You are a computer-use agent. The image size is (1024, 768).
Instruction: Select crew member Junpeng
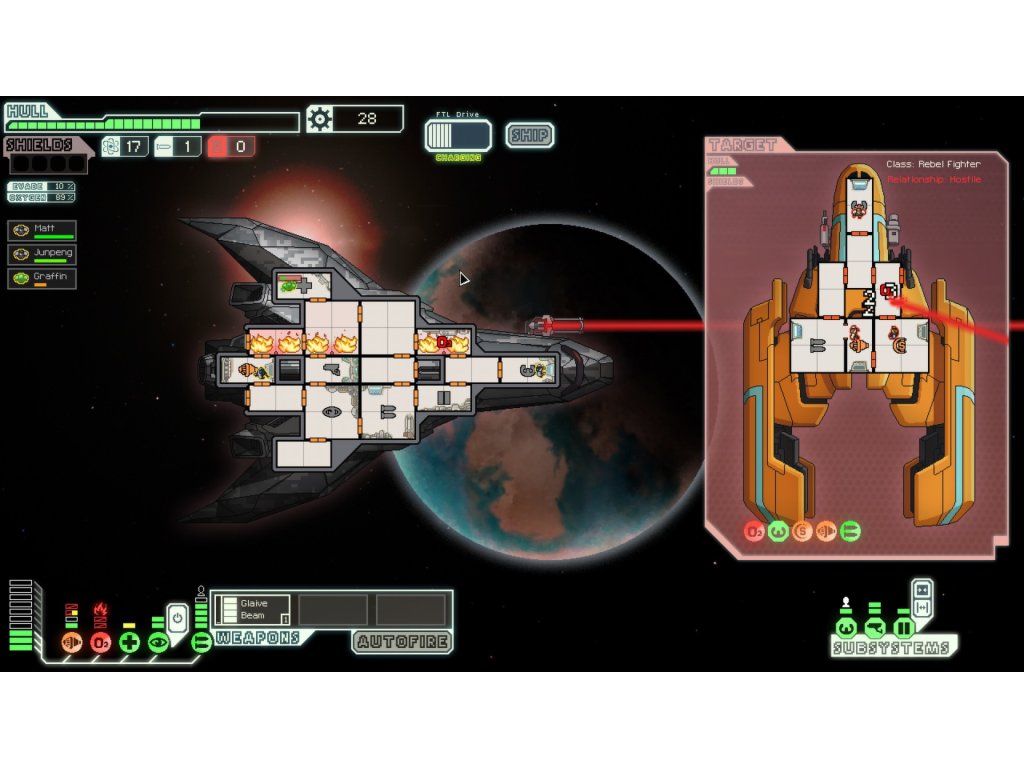43,254
